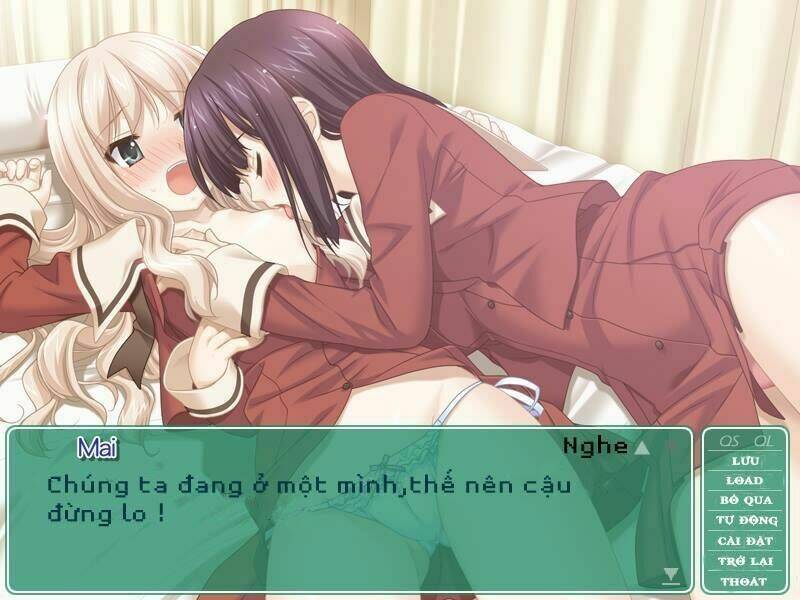Open the LƯU save menu
The height and width of the screenshot is (600, 800).
743,461
